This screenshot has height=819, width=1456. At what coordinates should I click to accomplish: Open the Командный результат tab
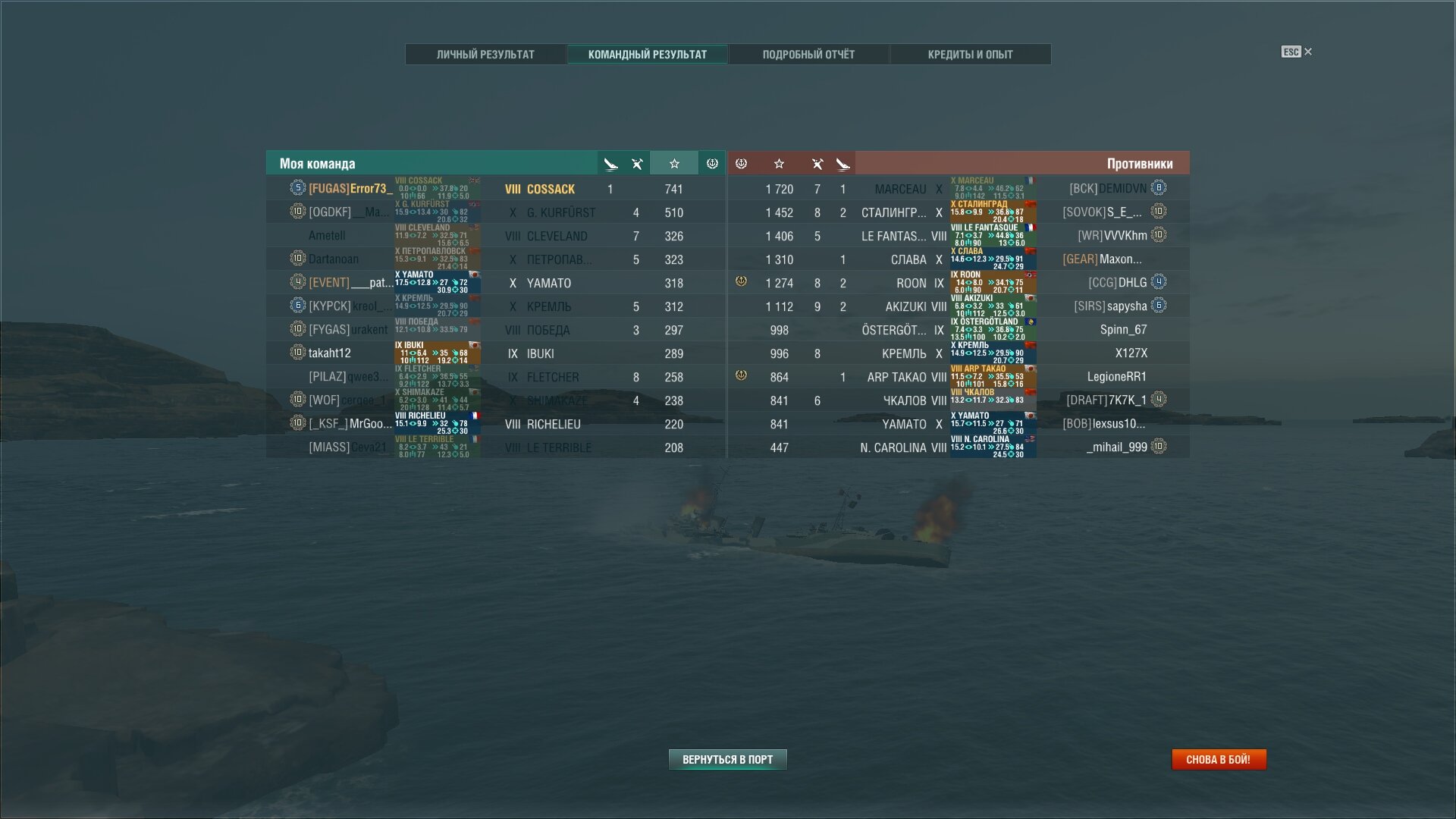pos(647,55)
